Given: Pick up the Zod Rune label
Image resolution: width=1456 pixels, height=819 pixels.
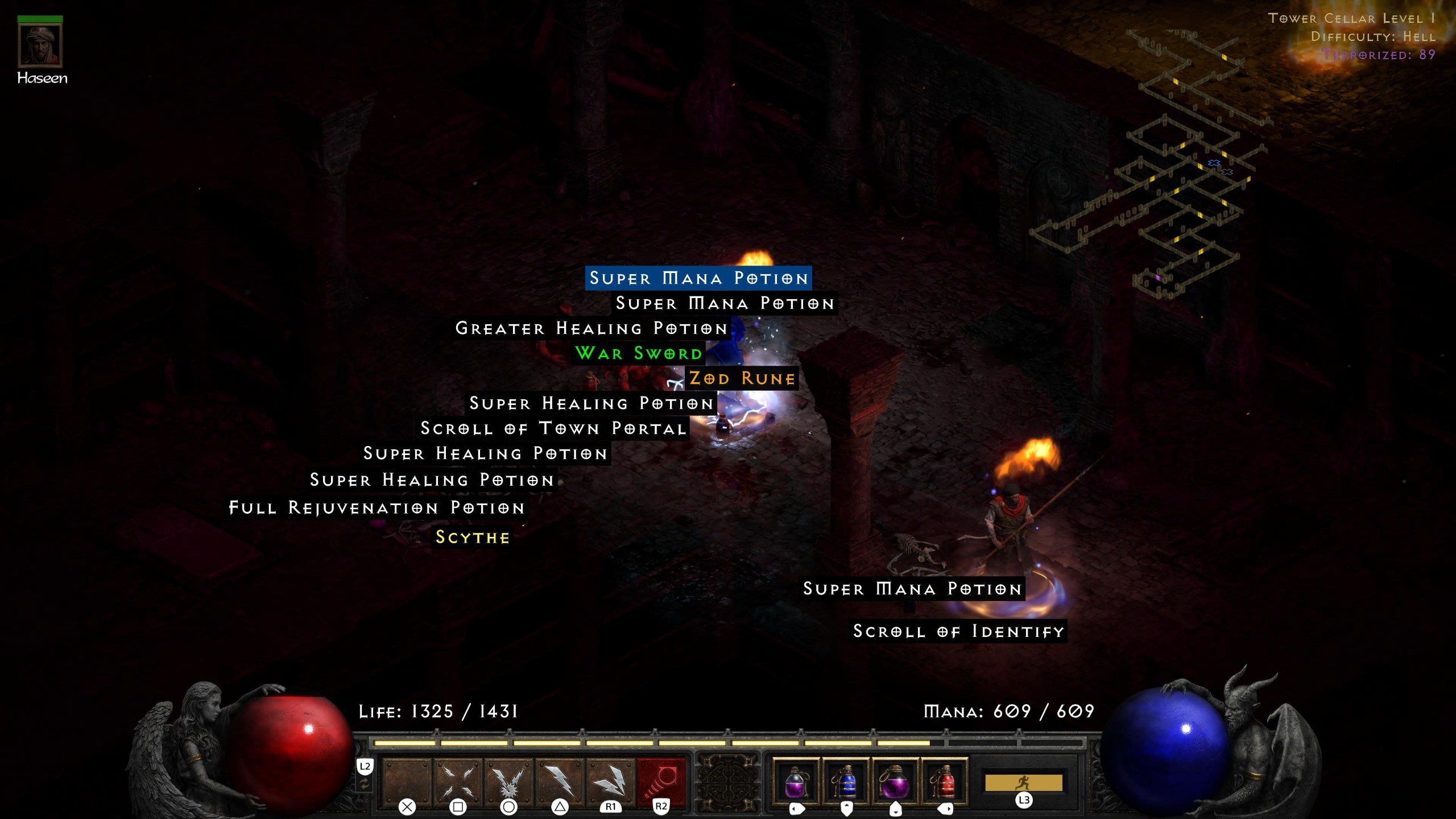Looking at the screenshot, I should (x=742, y=378).
